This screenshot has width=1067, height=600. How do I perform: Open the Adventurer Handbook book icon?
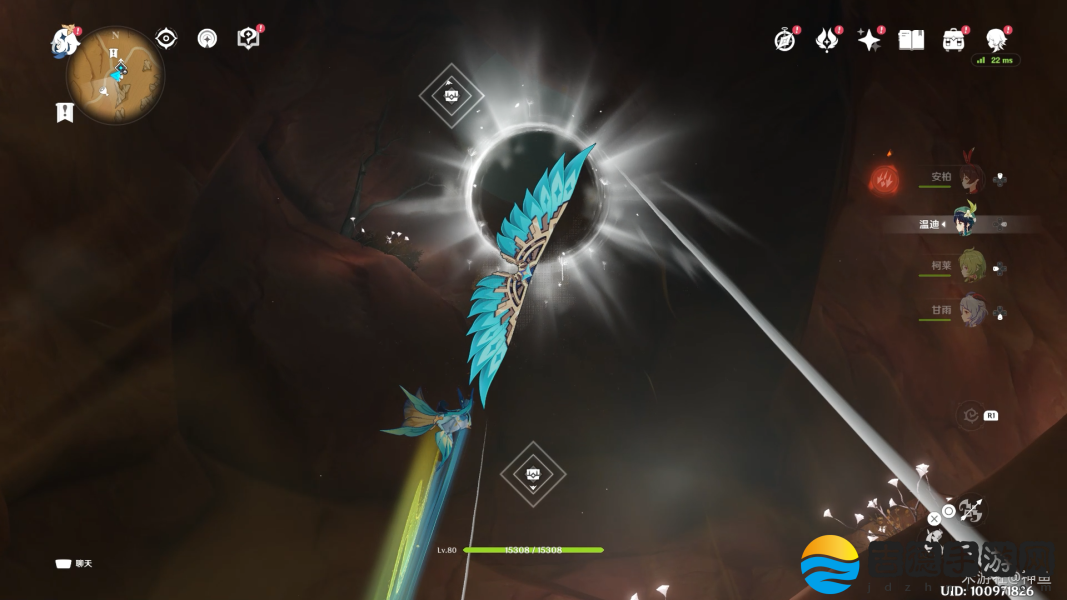point(911,40)
